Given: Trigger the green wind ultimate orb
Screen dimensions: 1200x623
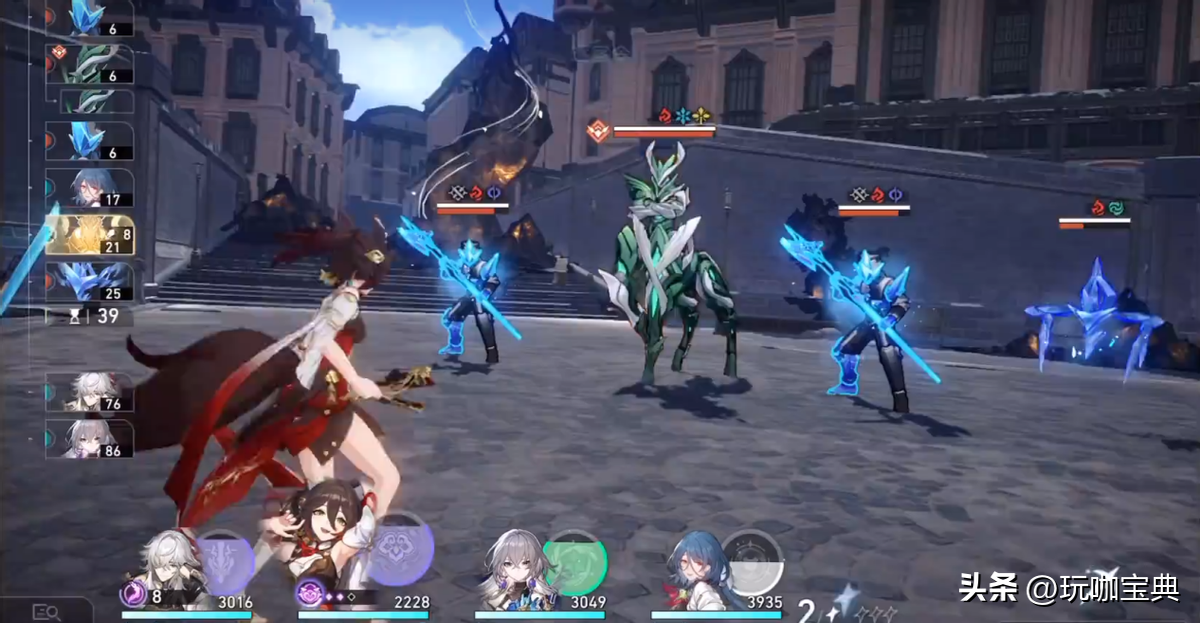Looking at the screenshot, I should pos(575,562).
